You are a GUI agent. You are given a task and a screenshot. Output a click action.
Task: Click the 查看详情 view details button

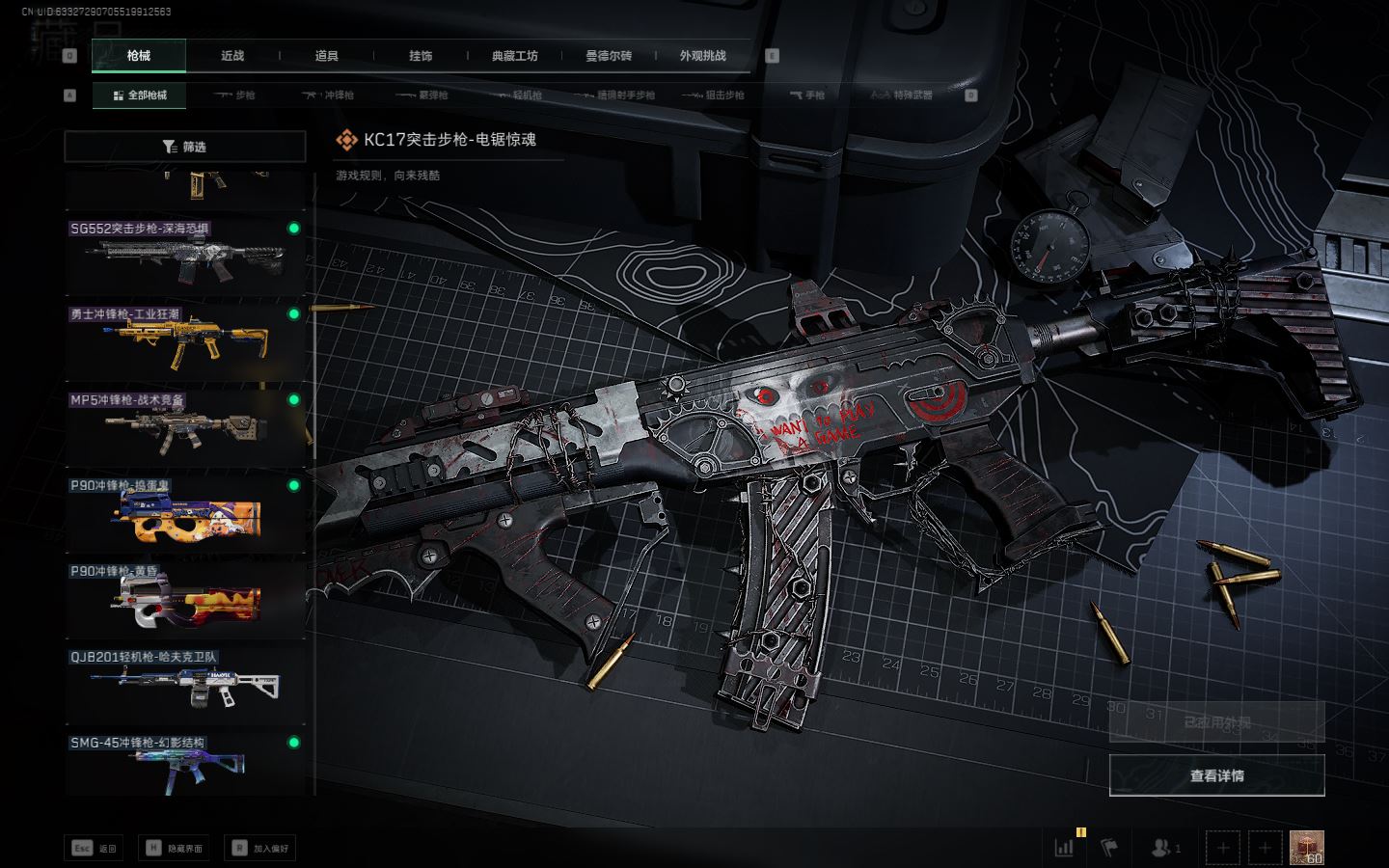click(1216, 775)
